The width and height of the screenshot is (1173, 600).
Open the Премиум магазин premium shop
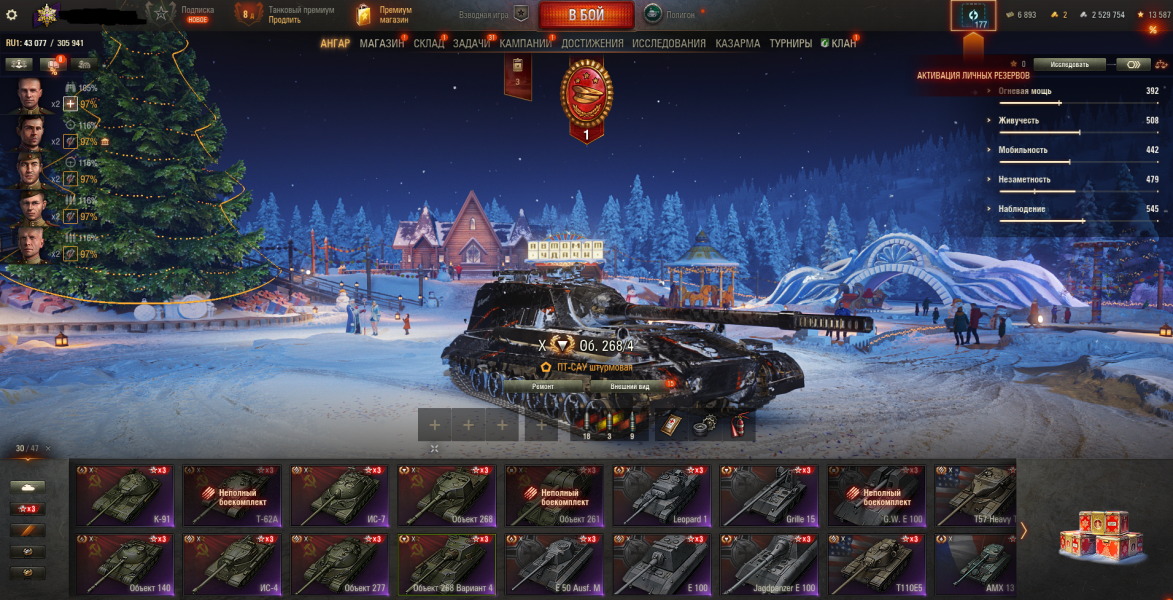[x=384, y=14]
